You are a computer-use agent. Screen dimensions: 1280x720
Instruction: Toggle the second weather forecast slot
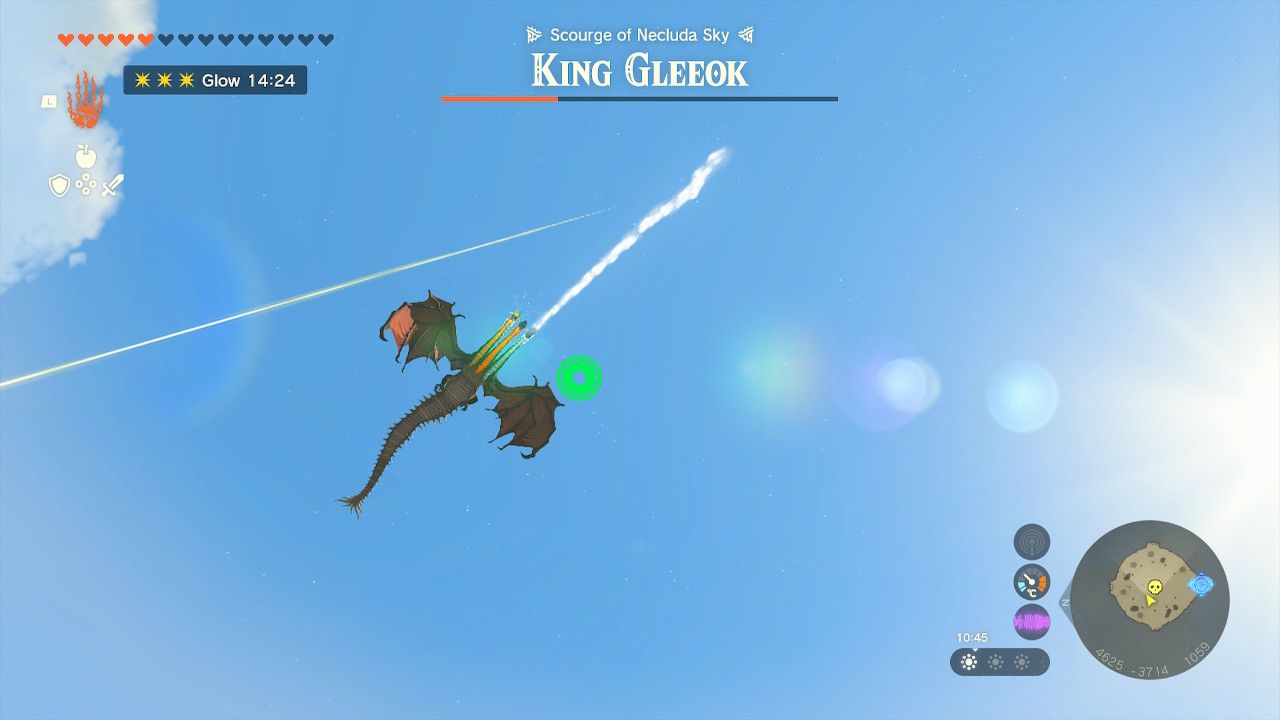[996, 661]
